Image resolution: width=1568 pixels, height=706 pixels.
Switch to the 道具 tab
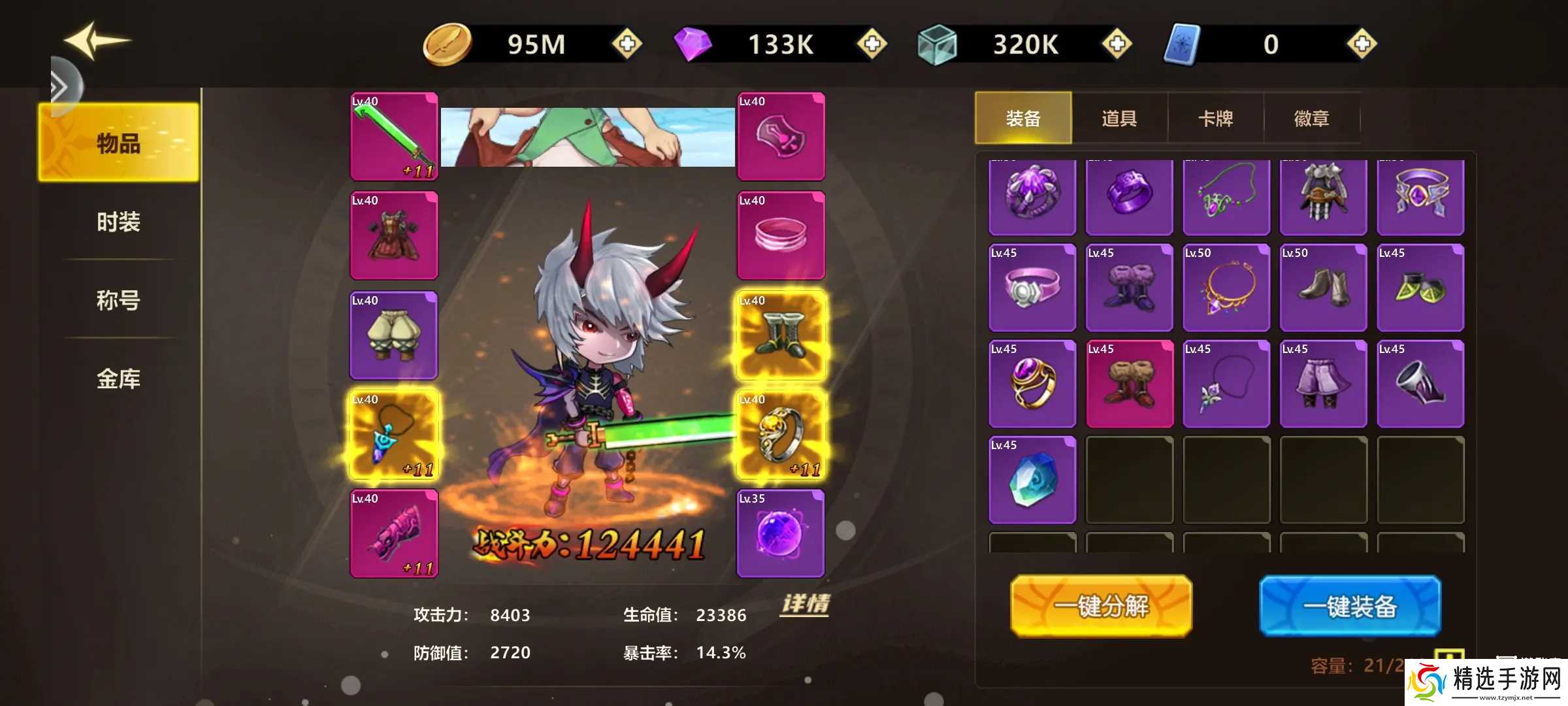(1119, 118)
